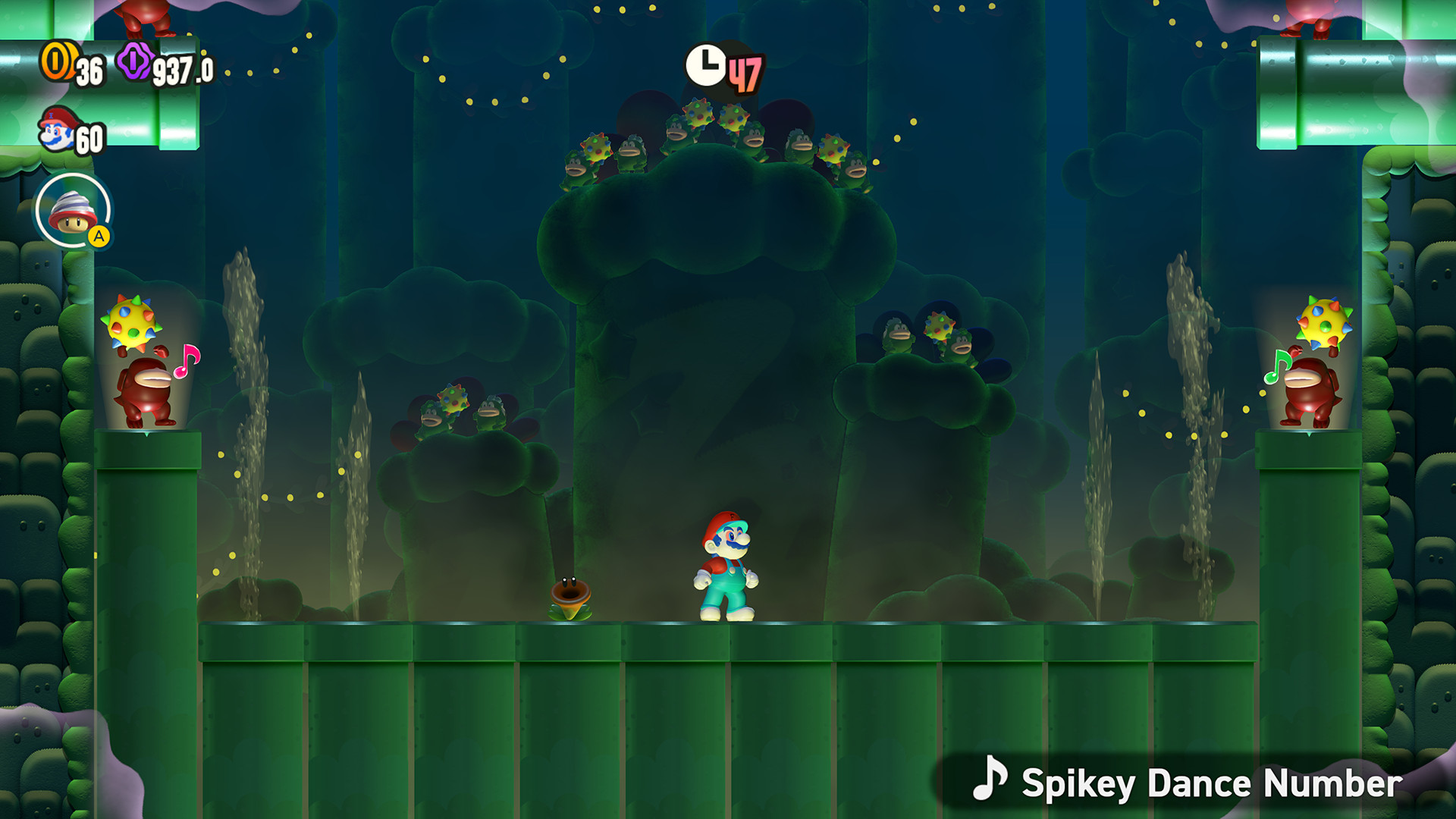This screenshot has width=1456, height=819.
Task: Click the coin counter icon
Action: click(57, 61)
